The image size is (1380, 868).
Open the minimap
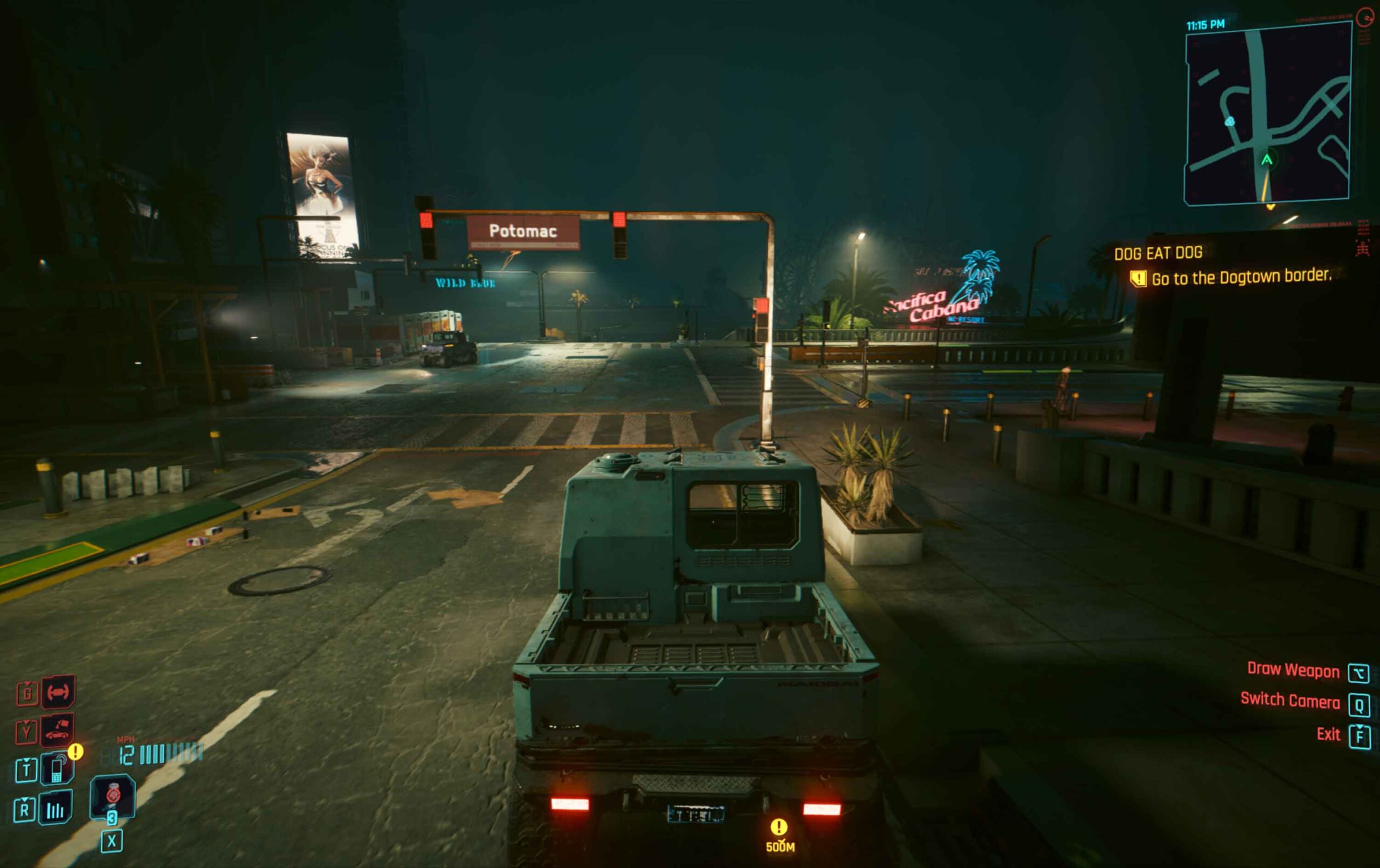click(1268, 115)
